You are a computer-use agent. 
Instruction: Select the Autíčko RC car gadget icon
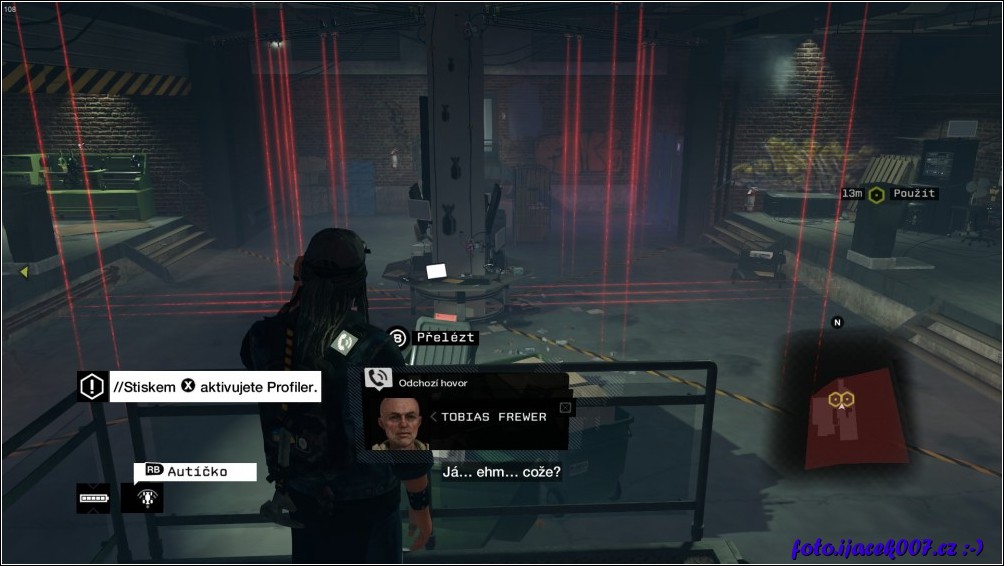142,497
